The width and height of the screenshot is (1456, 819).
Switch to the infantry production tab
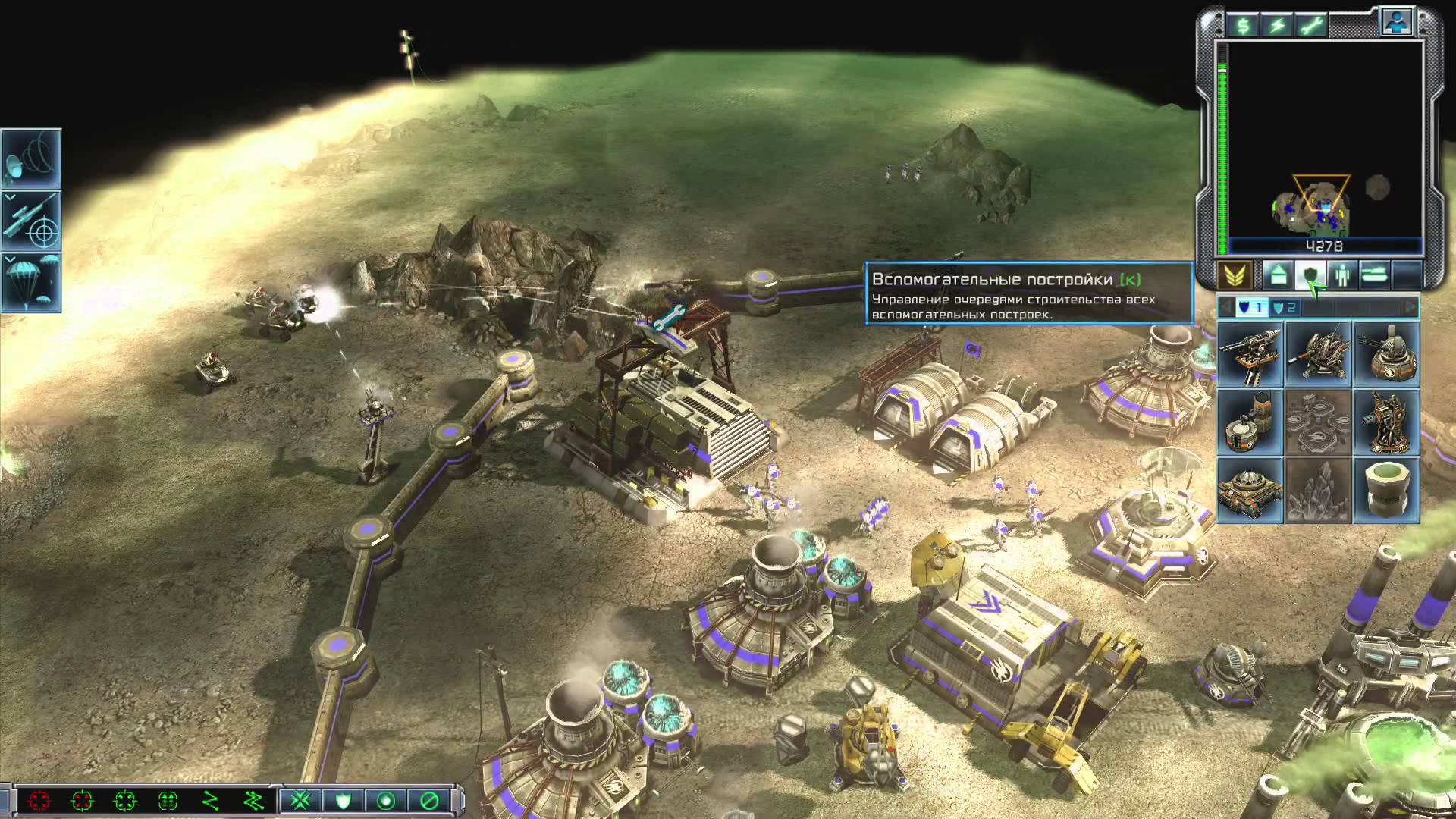click(x=1342, y=275)
